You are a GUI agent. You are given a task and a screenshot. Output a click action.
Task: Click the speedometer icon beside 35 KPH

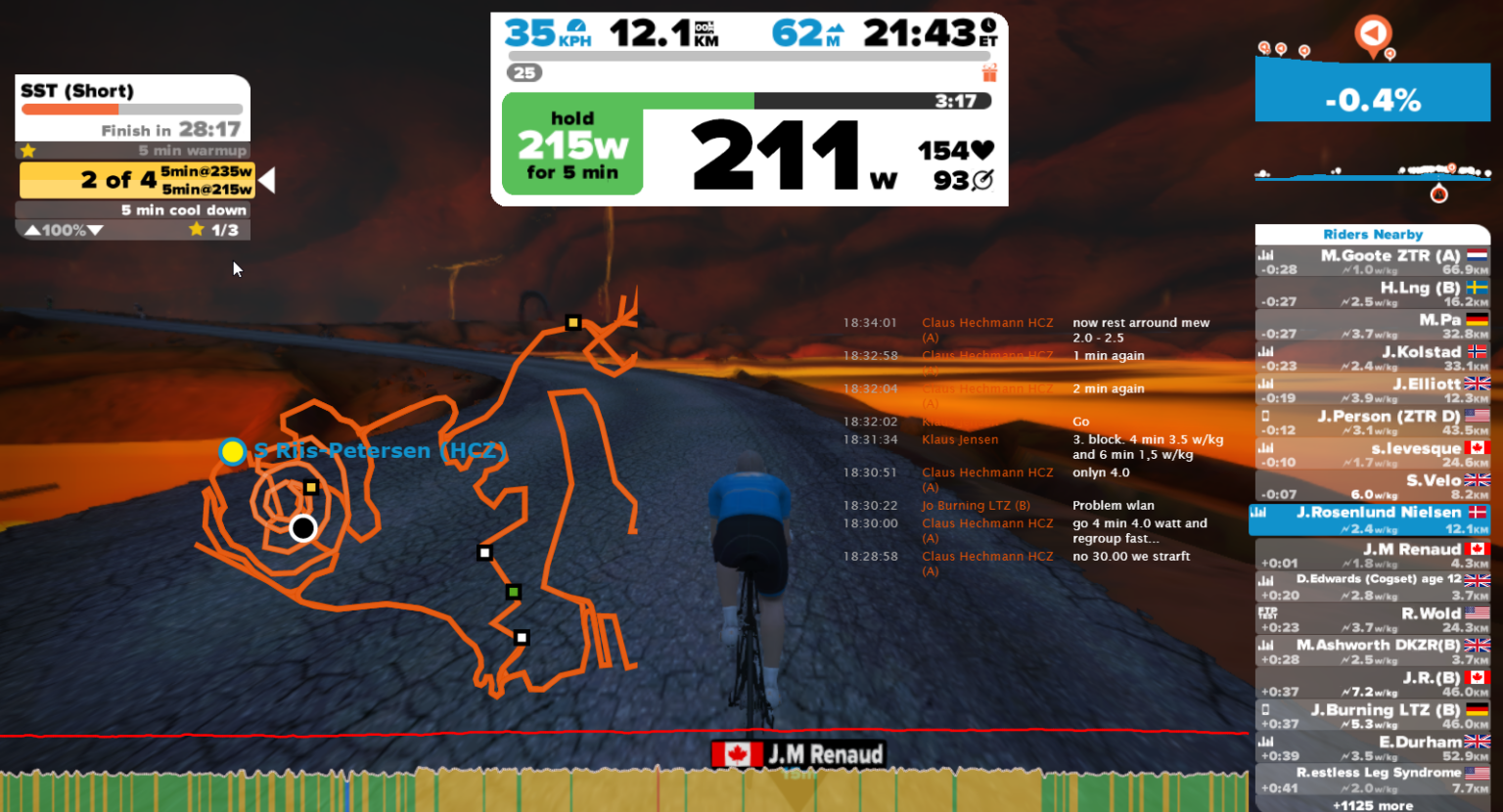click(x=574, y=26)
